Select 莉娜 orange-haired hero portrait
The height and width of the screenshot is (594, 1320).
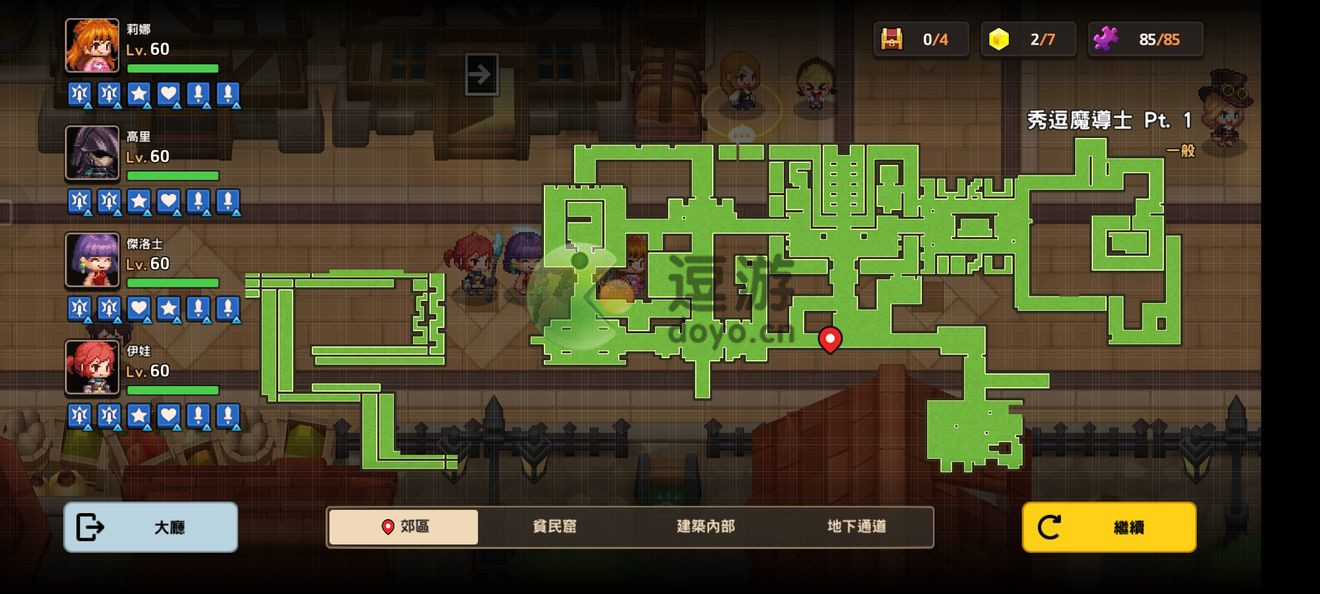pyautogui.click(x=92, y=46)
